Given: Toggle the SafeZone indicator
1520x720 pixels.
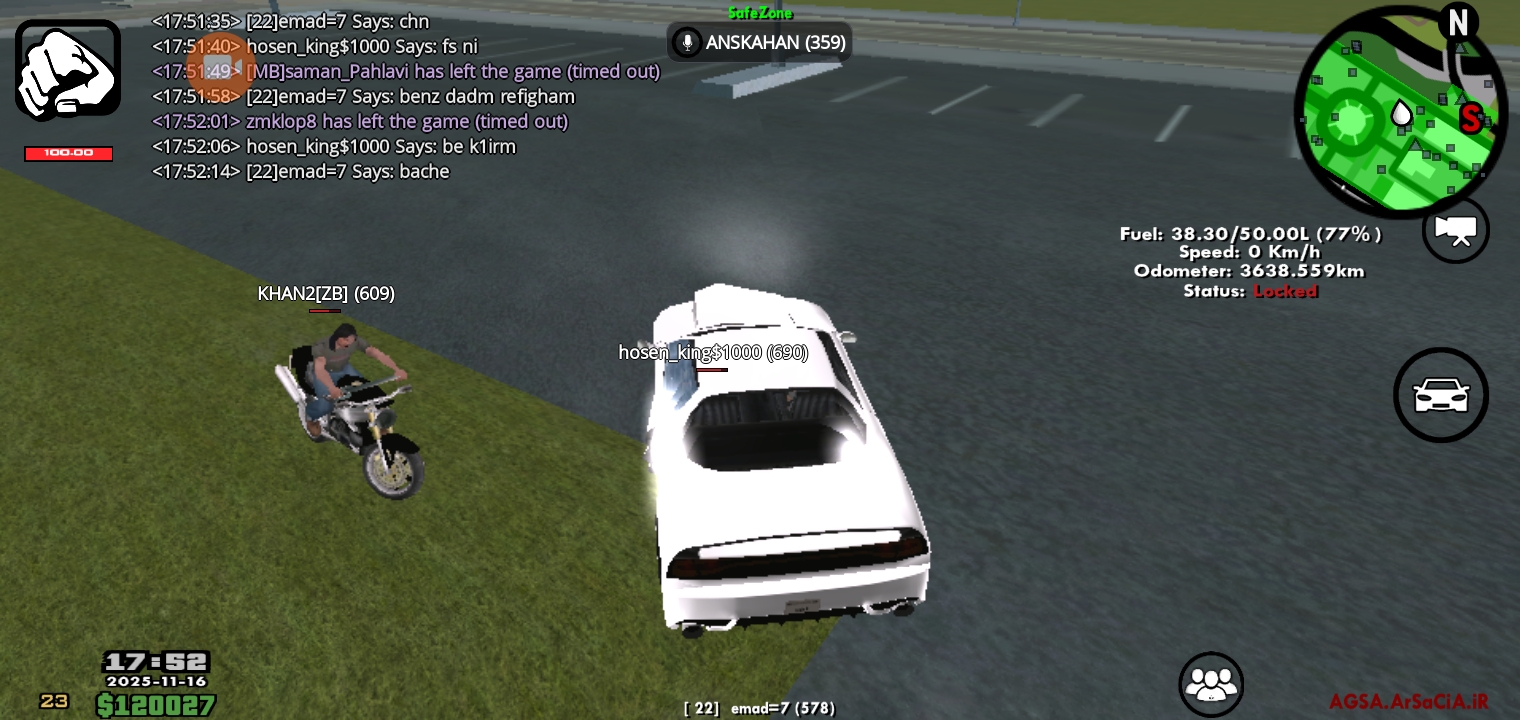Looking at the screenshot, I should [760, 13].
